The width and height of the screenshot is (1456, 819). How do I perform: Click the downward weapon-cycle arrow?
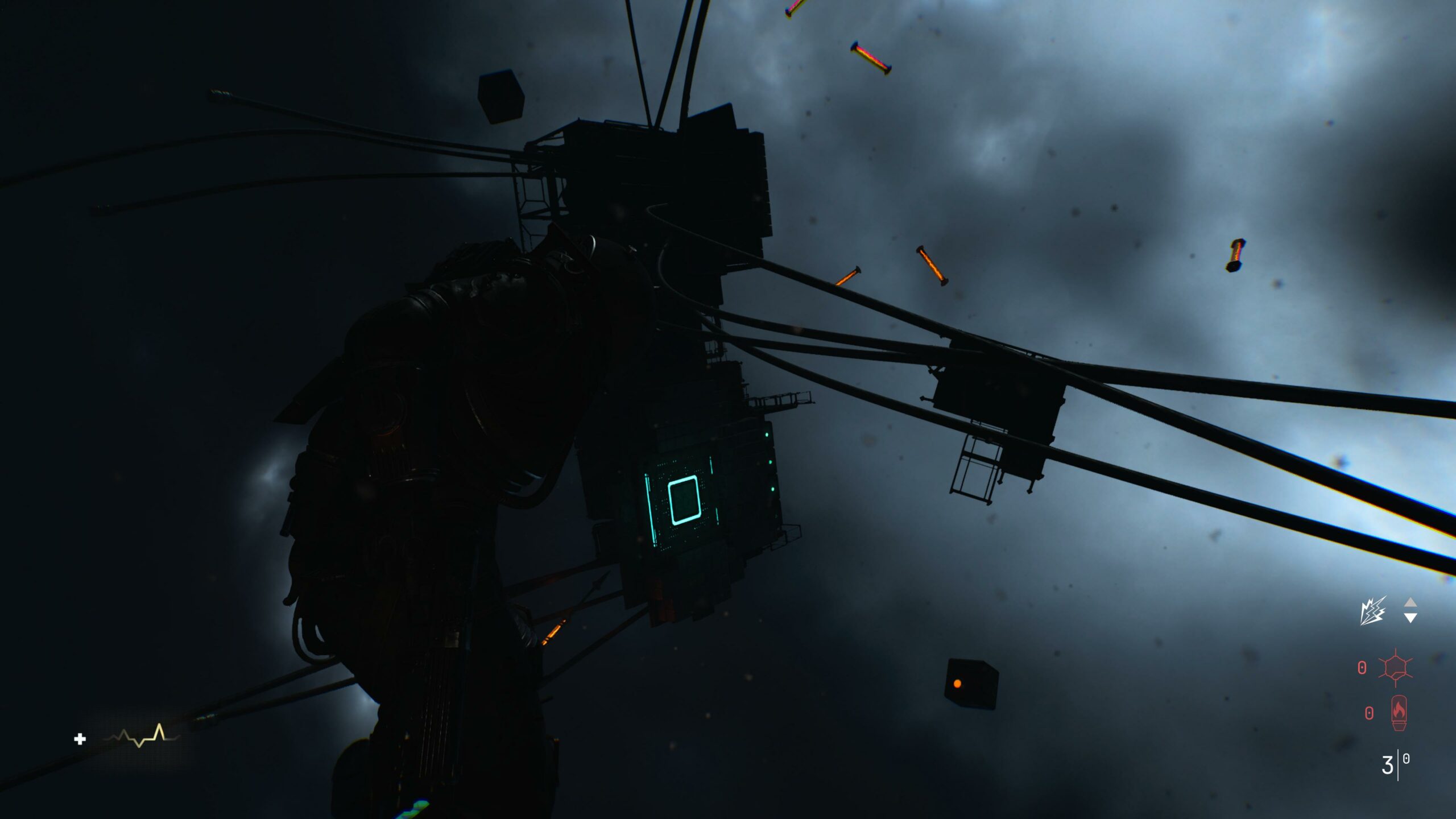1410,618
